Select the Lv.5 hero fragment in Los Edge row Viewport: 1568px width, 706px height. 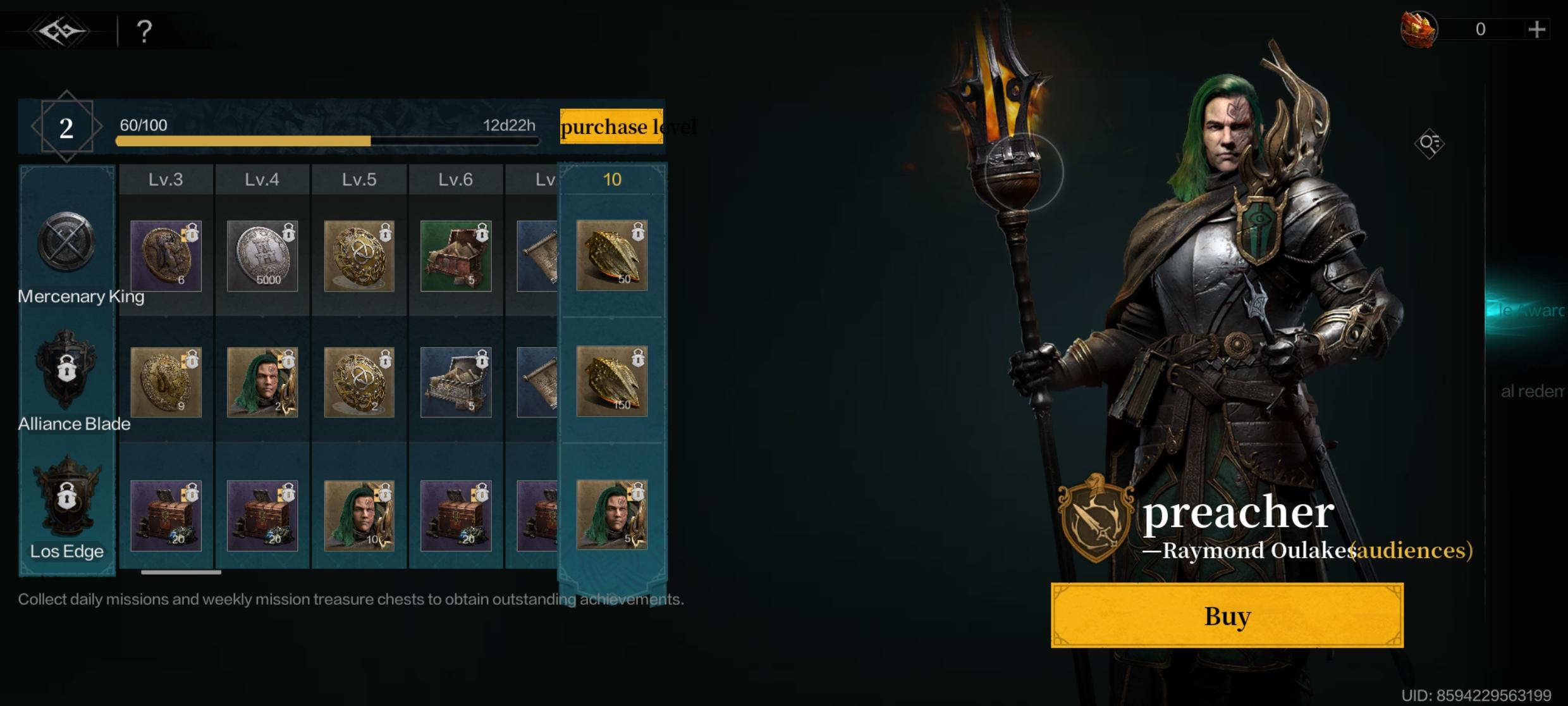359,515
